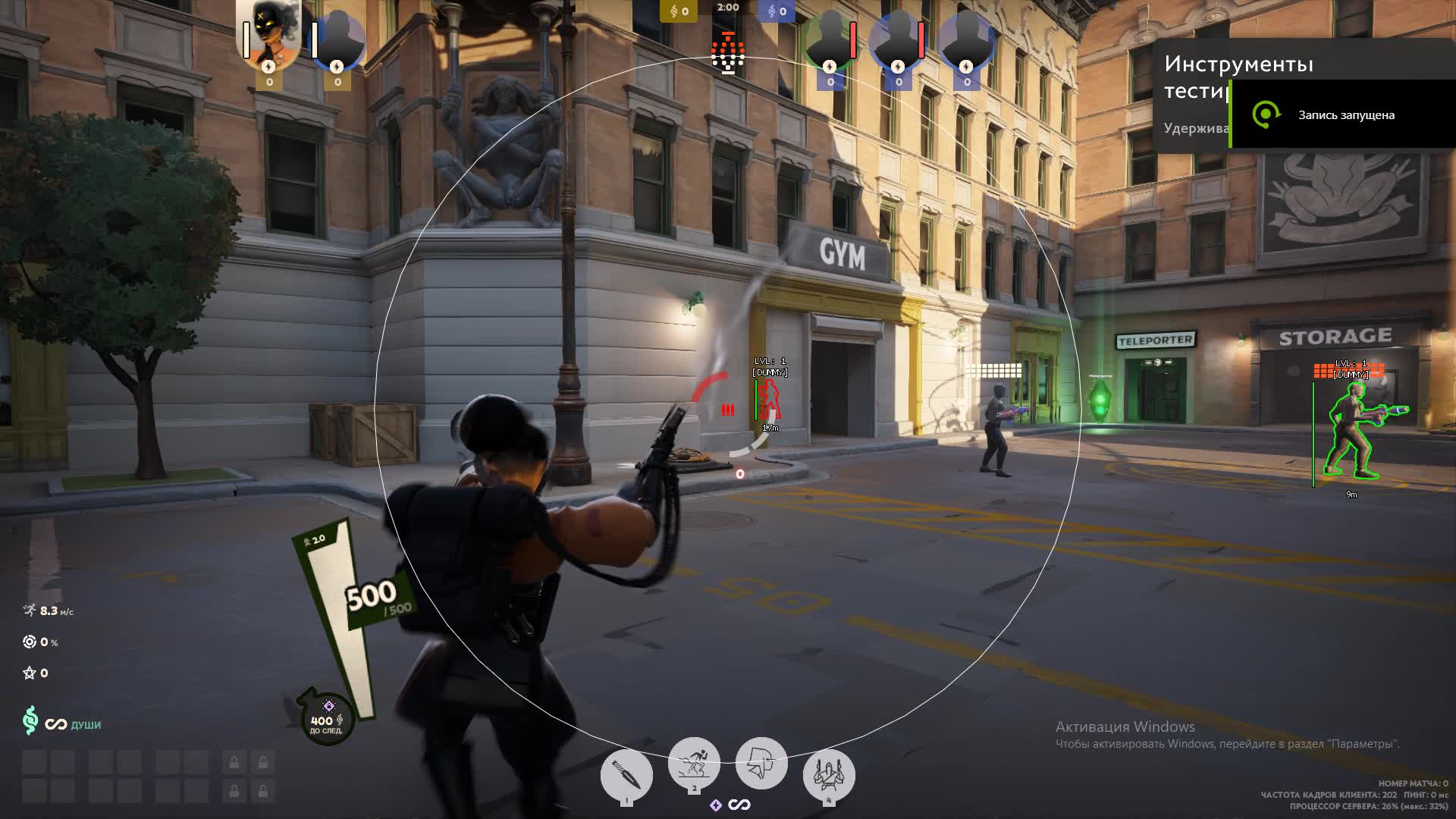Click the 400 souls next-ability-point badge

coord(327,719)
